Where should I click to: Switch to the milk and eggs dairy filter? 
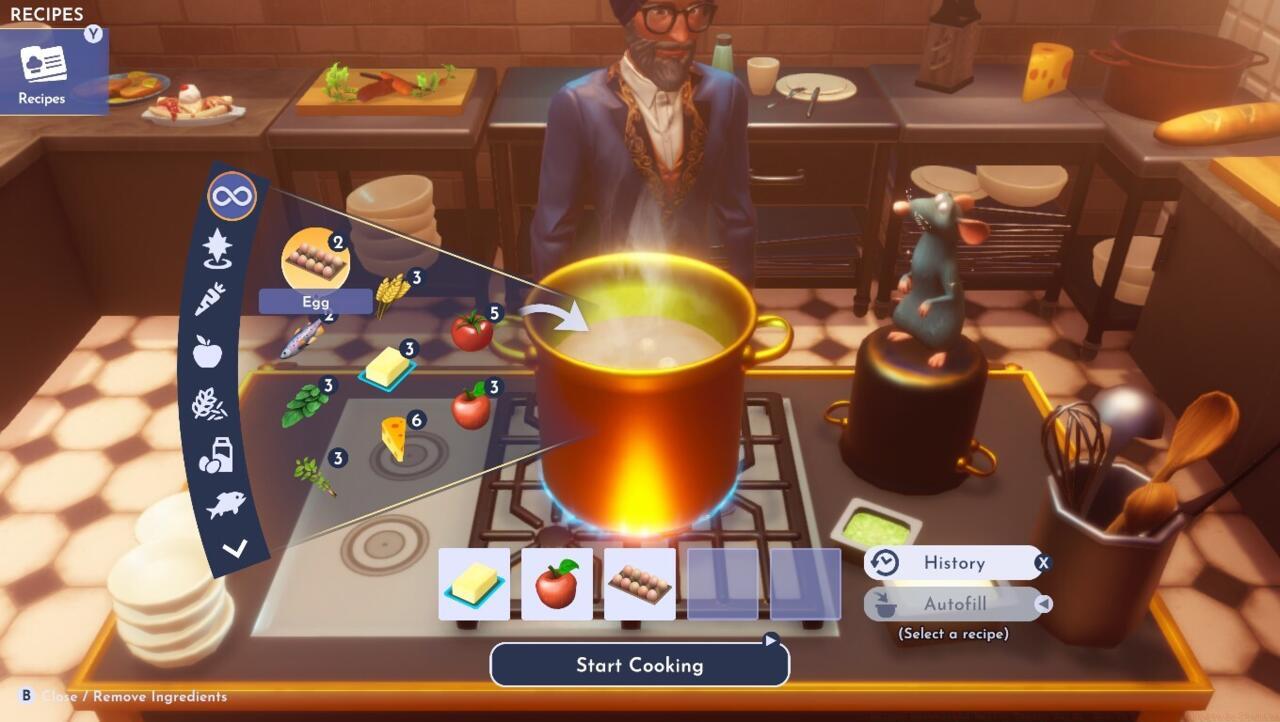[216, 455]
